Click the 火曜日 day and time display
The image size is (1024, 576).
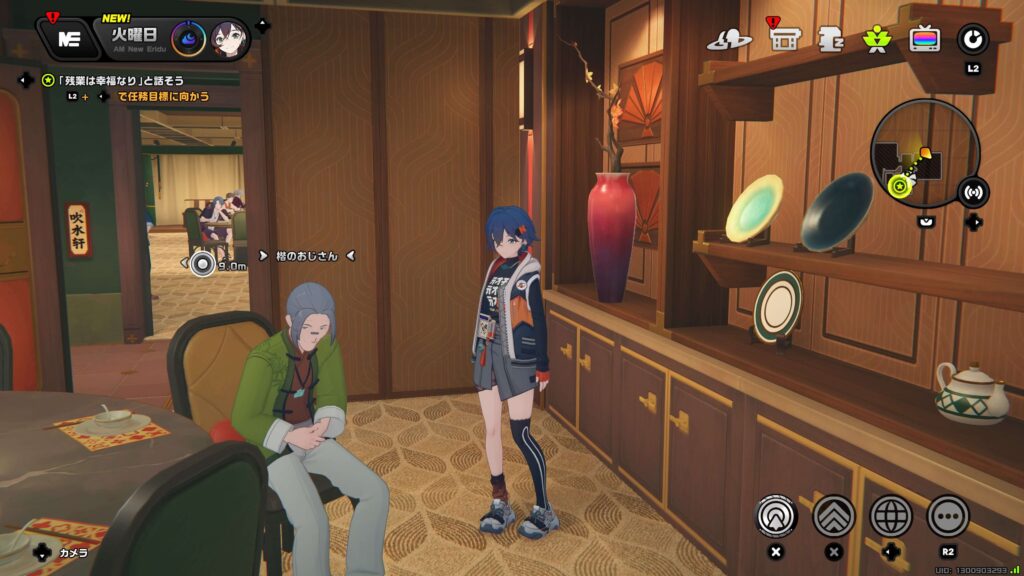pyautogui.click(x=134, y=38)
